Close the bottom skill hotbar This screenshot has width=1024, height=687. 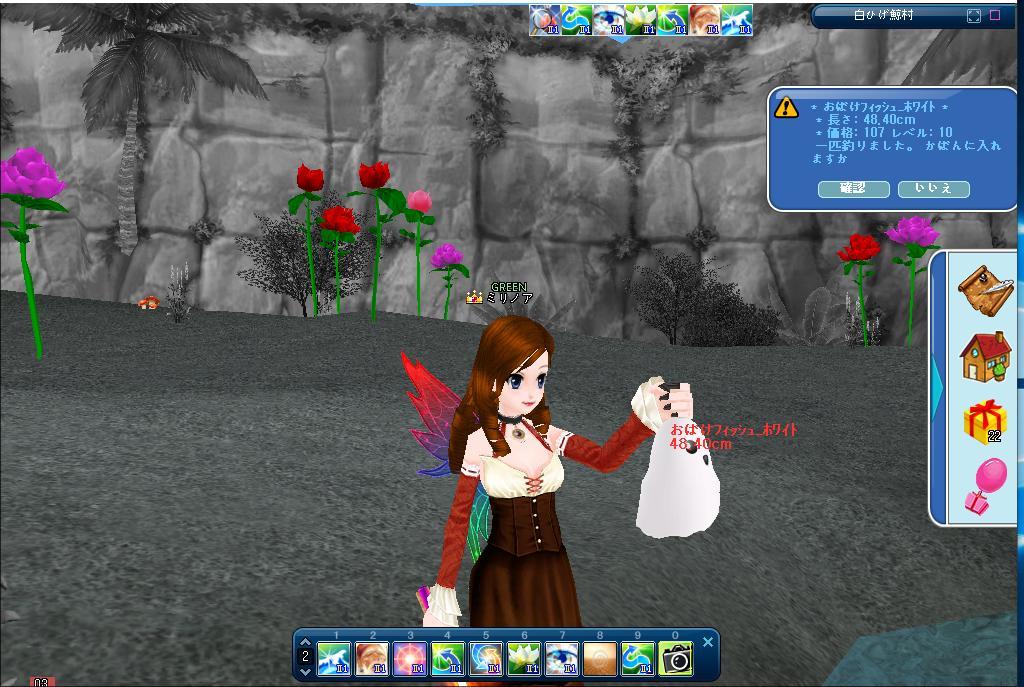[708, 642]
